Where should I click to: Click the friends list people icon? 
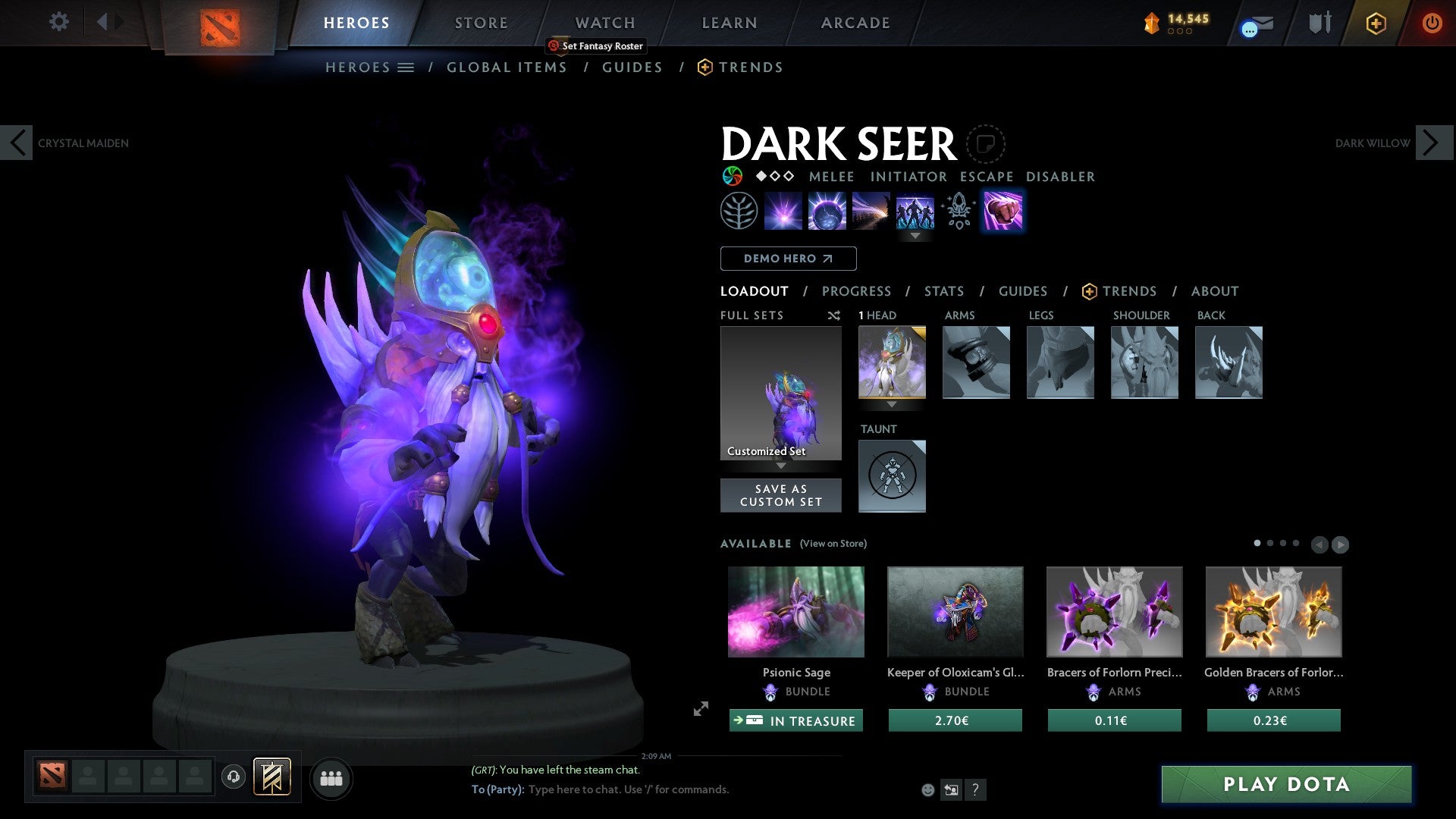click(331, 777)
